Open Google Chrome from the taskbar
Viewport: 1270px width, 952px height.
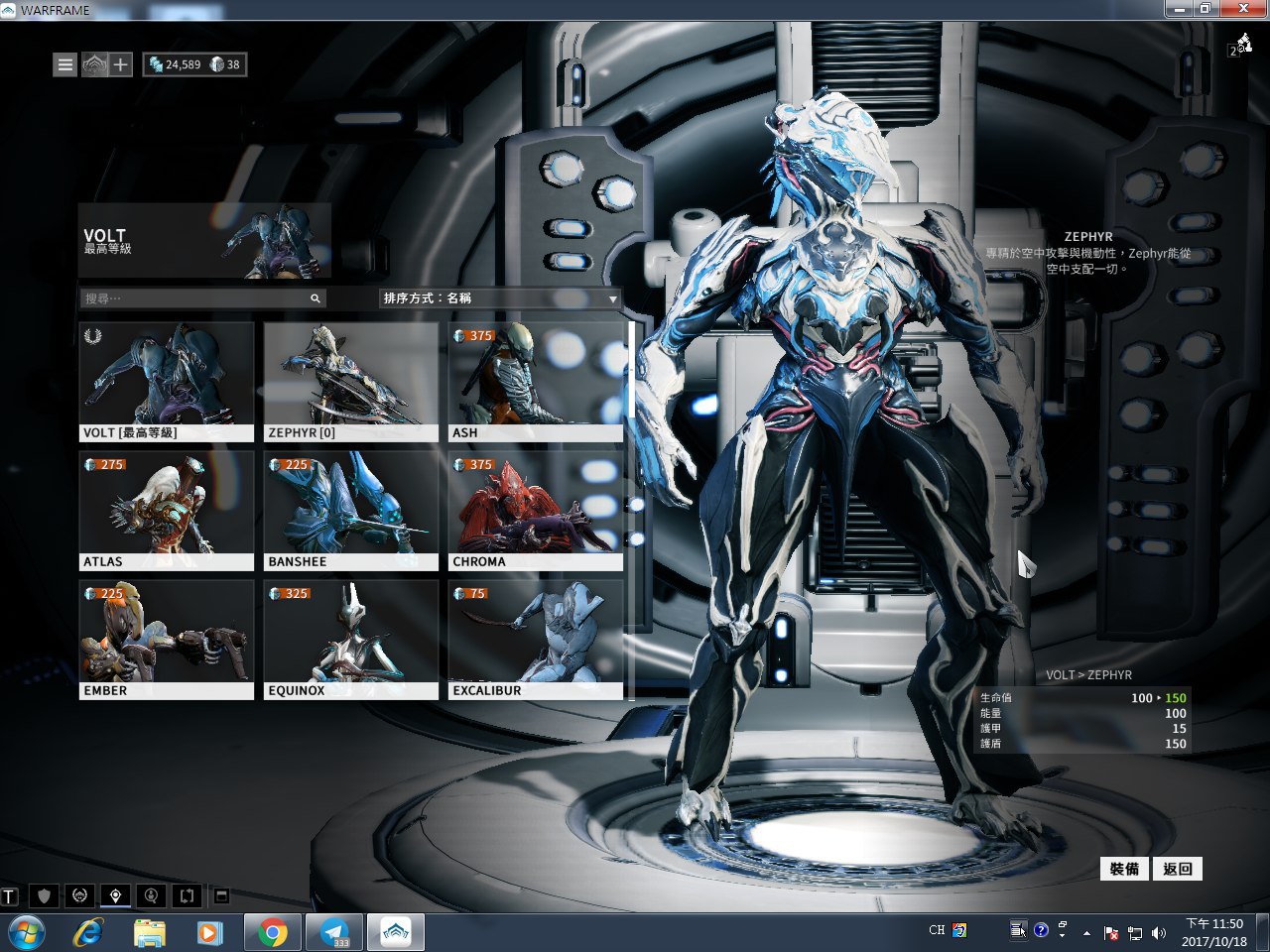pos(273,933)
